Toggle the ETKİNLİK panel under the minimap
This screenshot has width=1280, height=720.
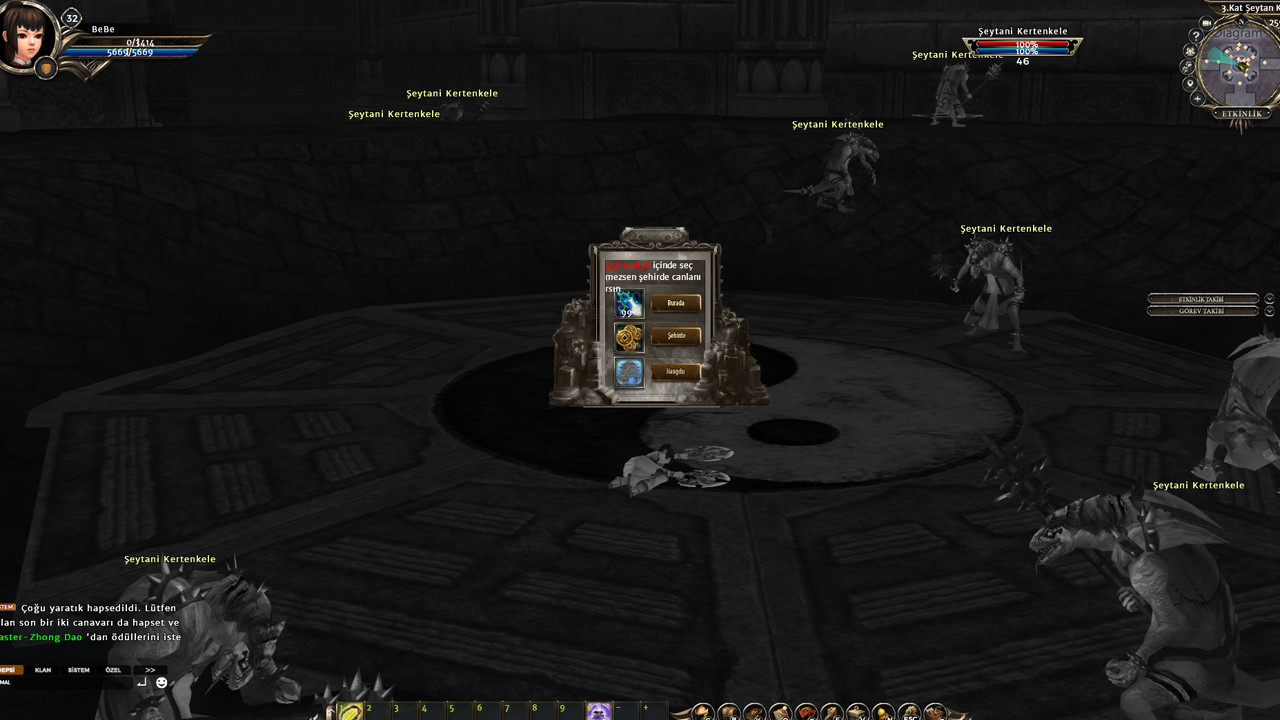pyautogui.click(x=1240, y=113)
